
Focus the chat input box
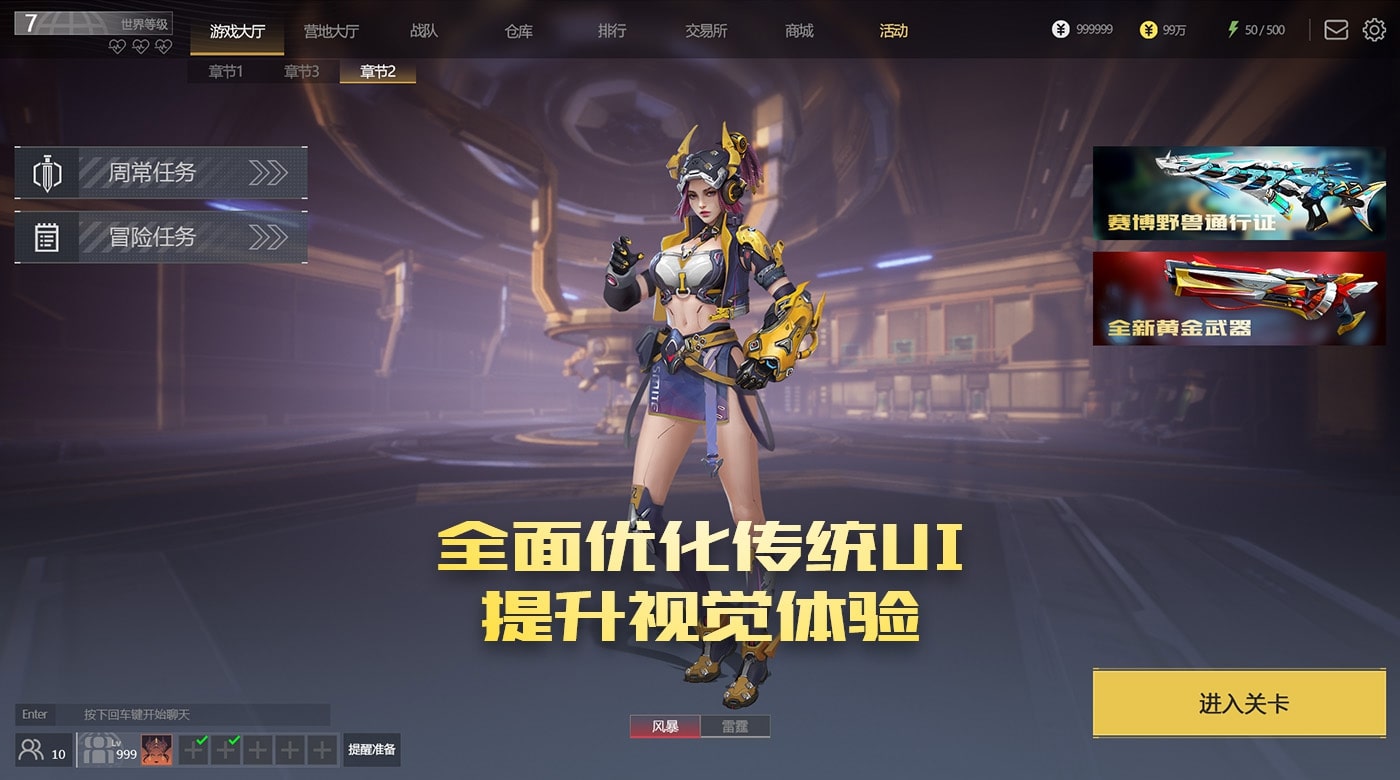(190, 714)
